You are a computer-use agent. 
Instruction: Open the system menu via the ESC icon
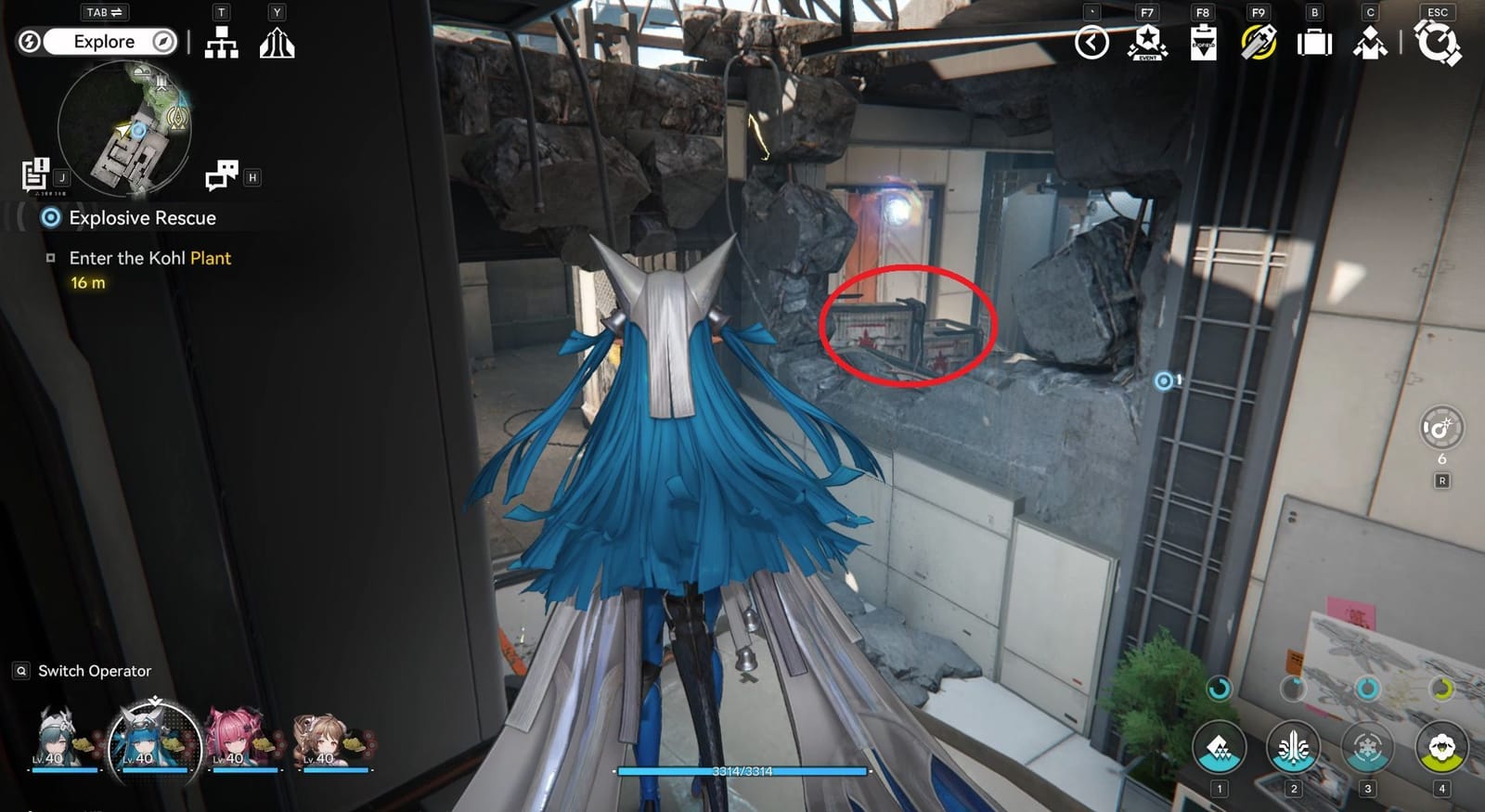coord(1439,43)
